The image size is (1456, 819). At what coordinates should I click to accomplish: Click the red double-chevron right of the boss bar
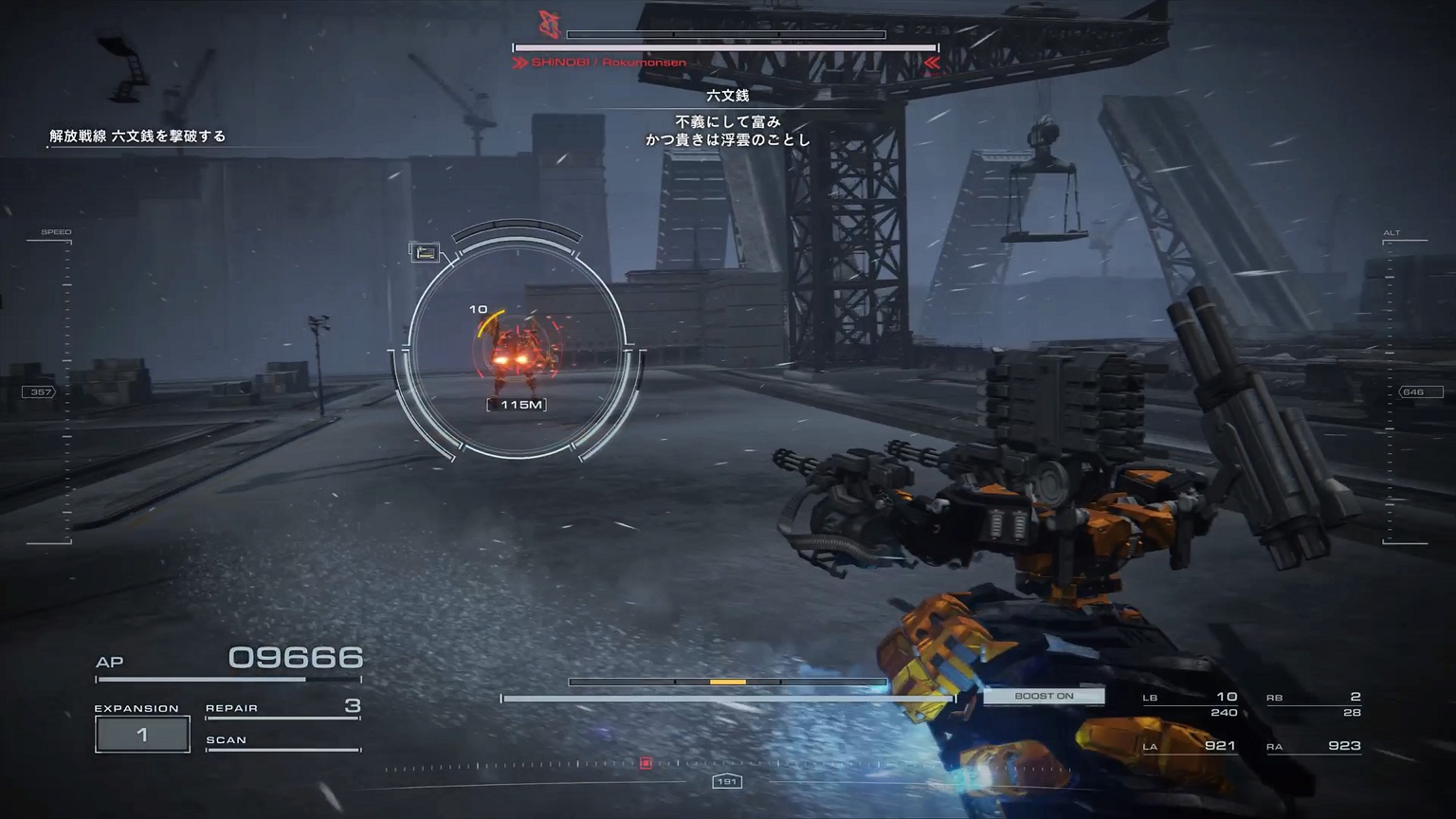[x=933, y=61]
